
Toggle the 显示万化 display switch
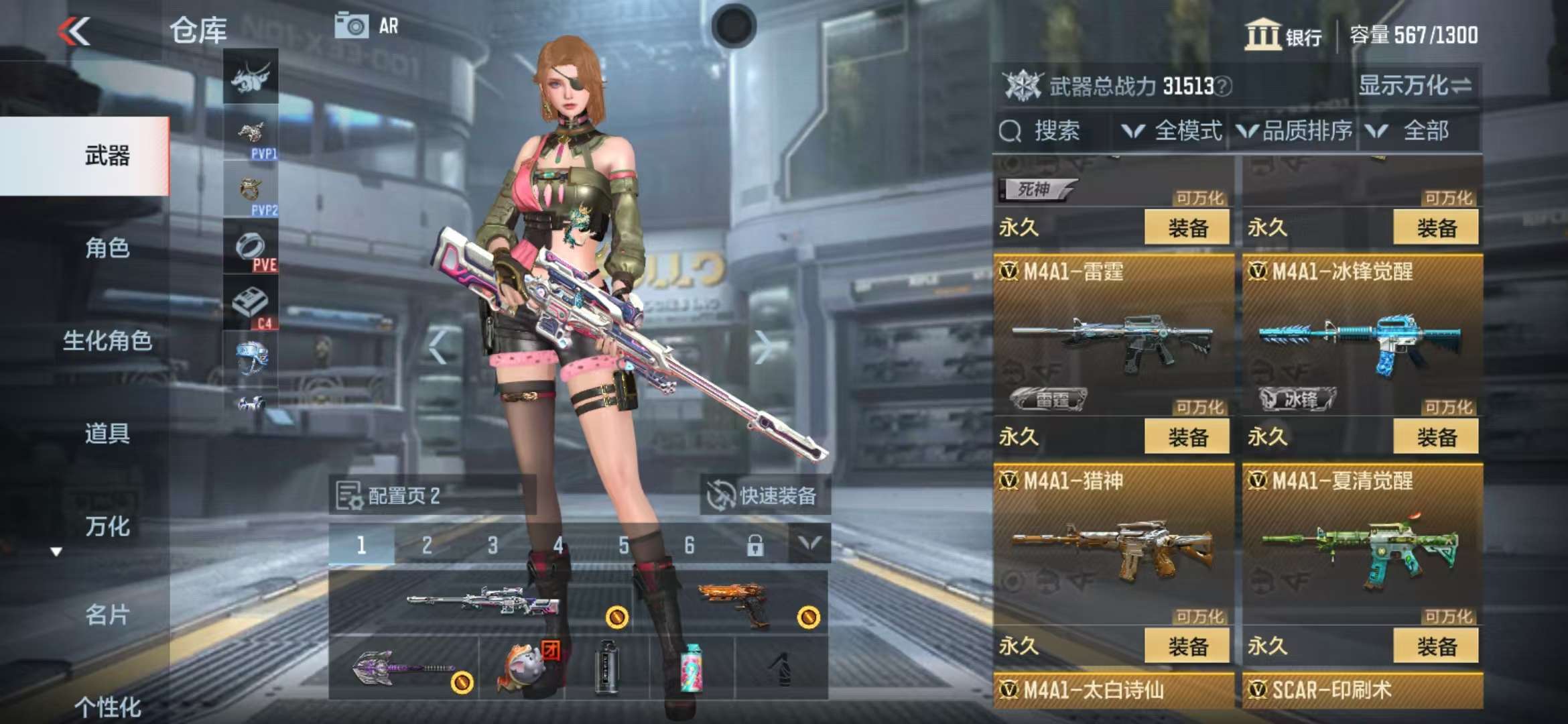(1414, 86)
